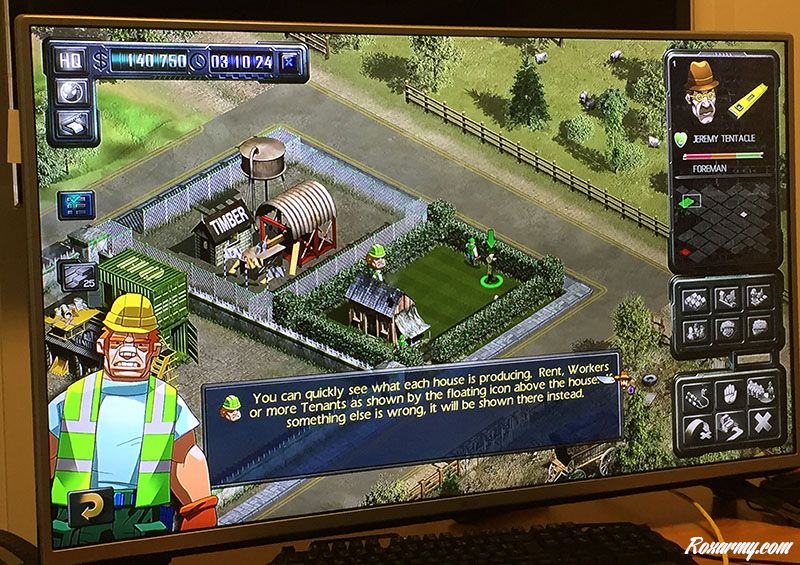Click the blue X button beside the clock
Image resolution: width=800 pixels, height=565 pixels.
tap(291, 60)
